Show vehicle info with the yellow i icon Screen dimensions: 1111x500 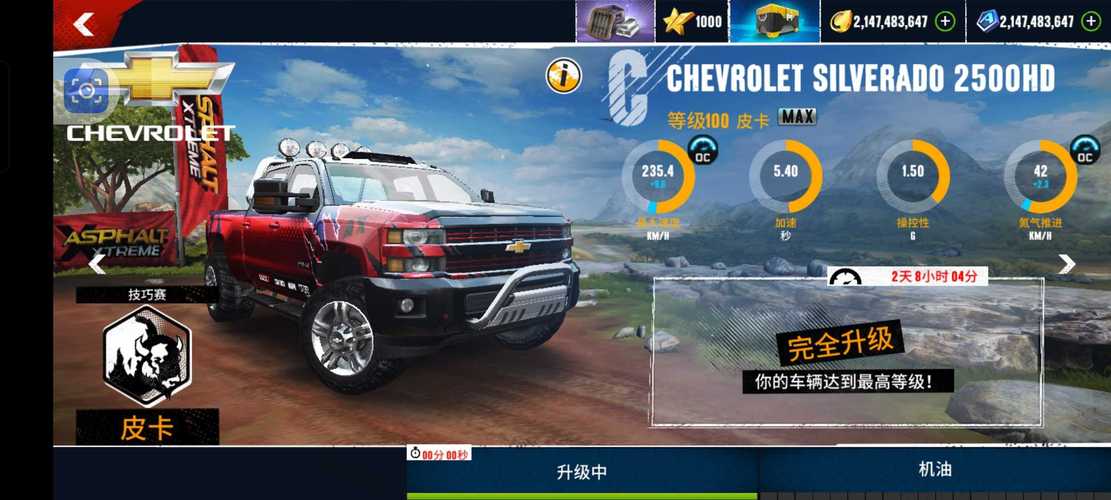pos(564,74)
